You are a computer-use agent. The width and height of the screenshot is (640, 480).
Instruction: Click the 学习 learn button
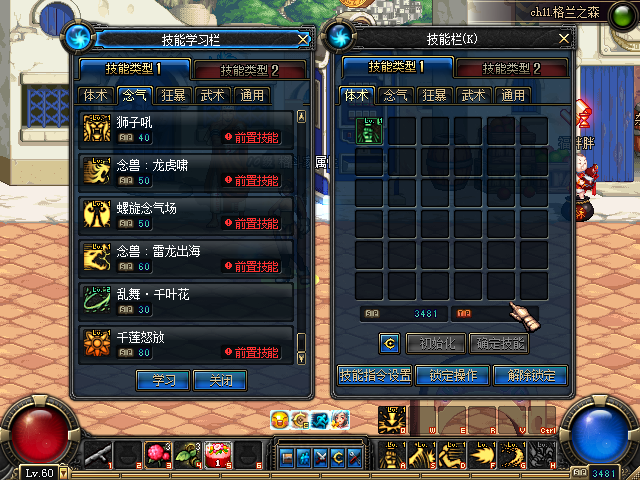163,381
